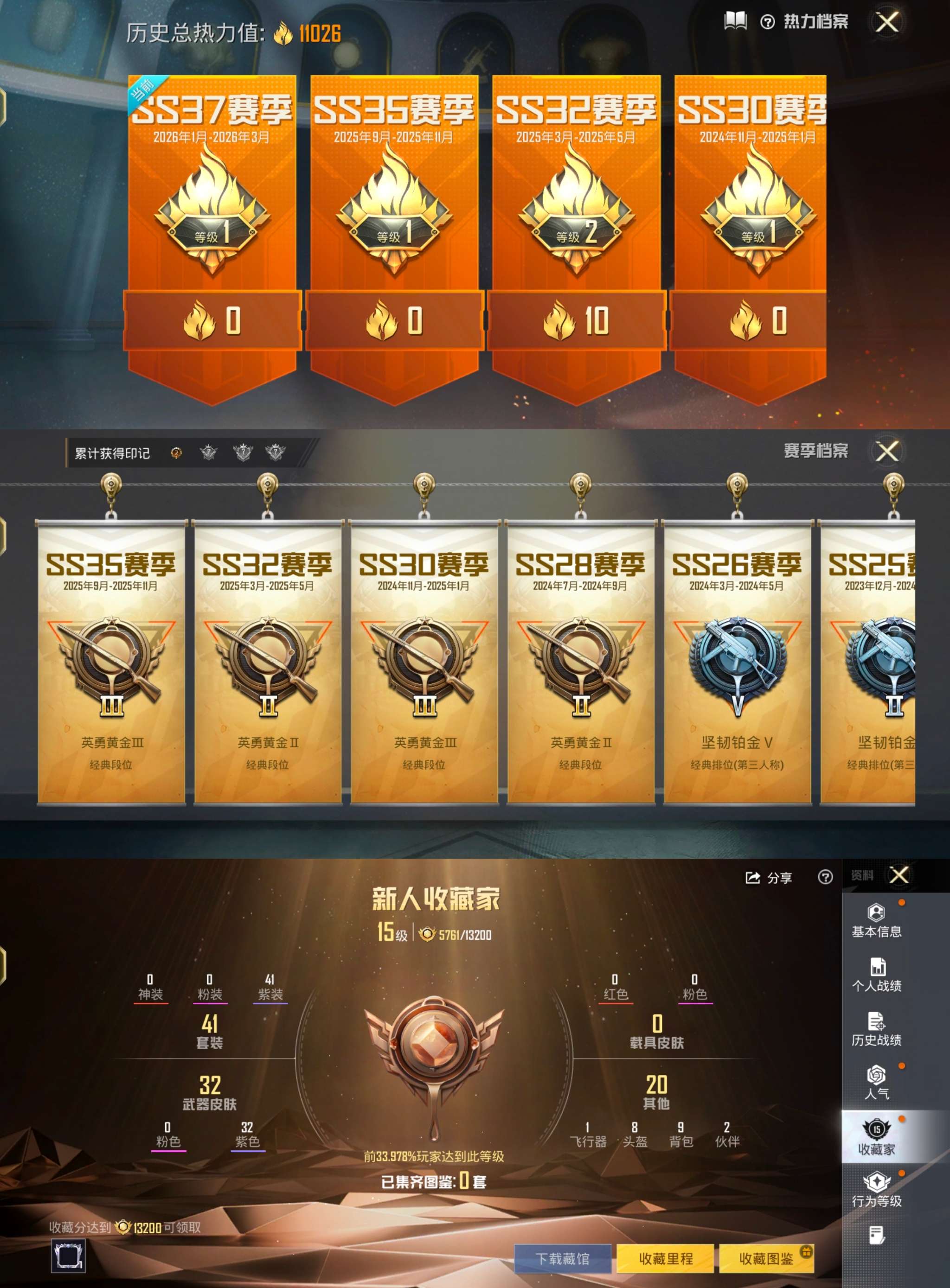Click the 下载藏馆 button
950x1288 pixels.
click(x=564, y=1259)
